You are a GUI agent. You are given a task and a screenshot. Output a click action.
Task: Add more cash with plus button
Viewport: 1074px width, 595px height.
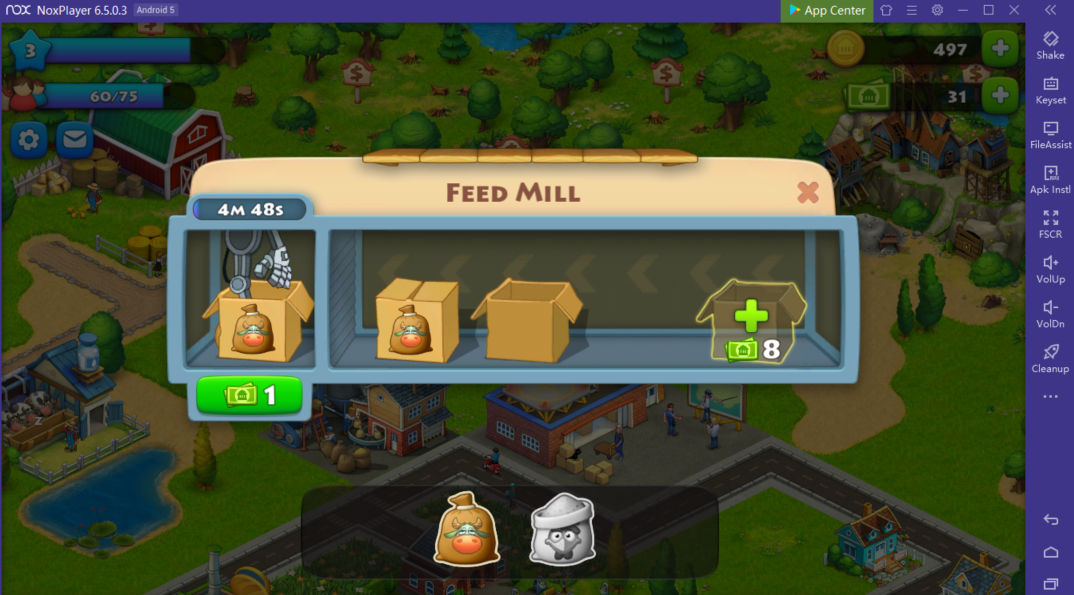point(1000,96)
